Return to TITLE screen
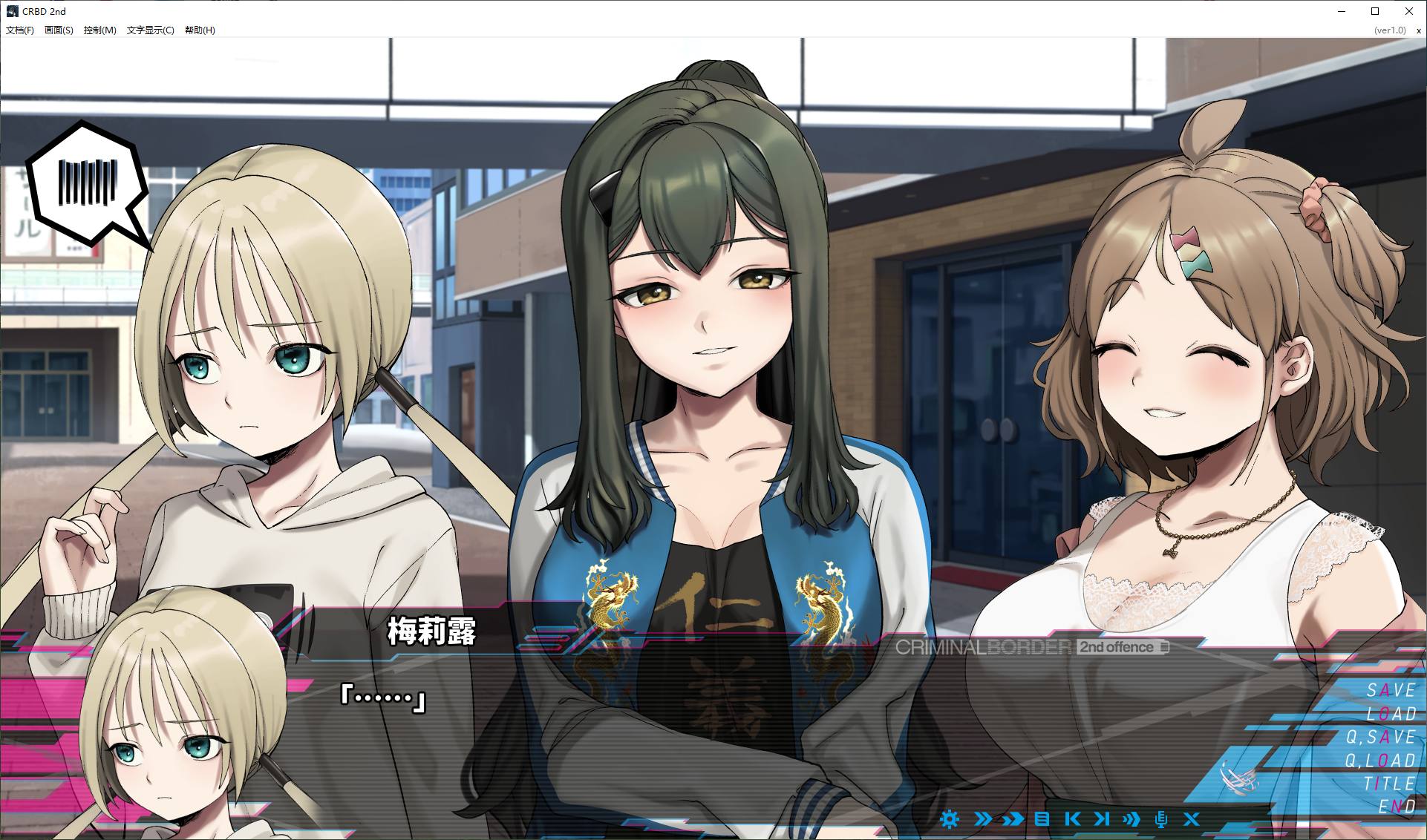1427x840 pixels. 1389,784
